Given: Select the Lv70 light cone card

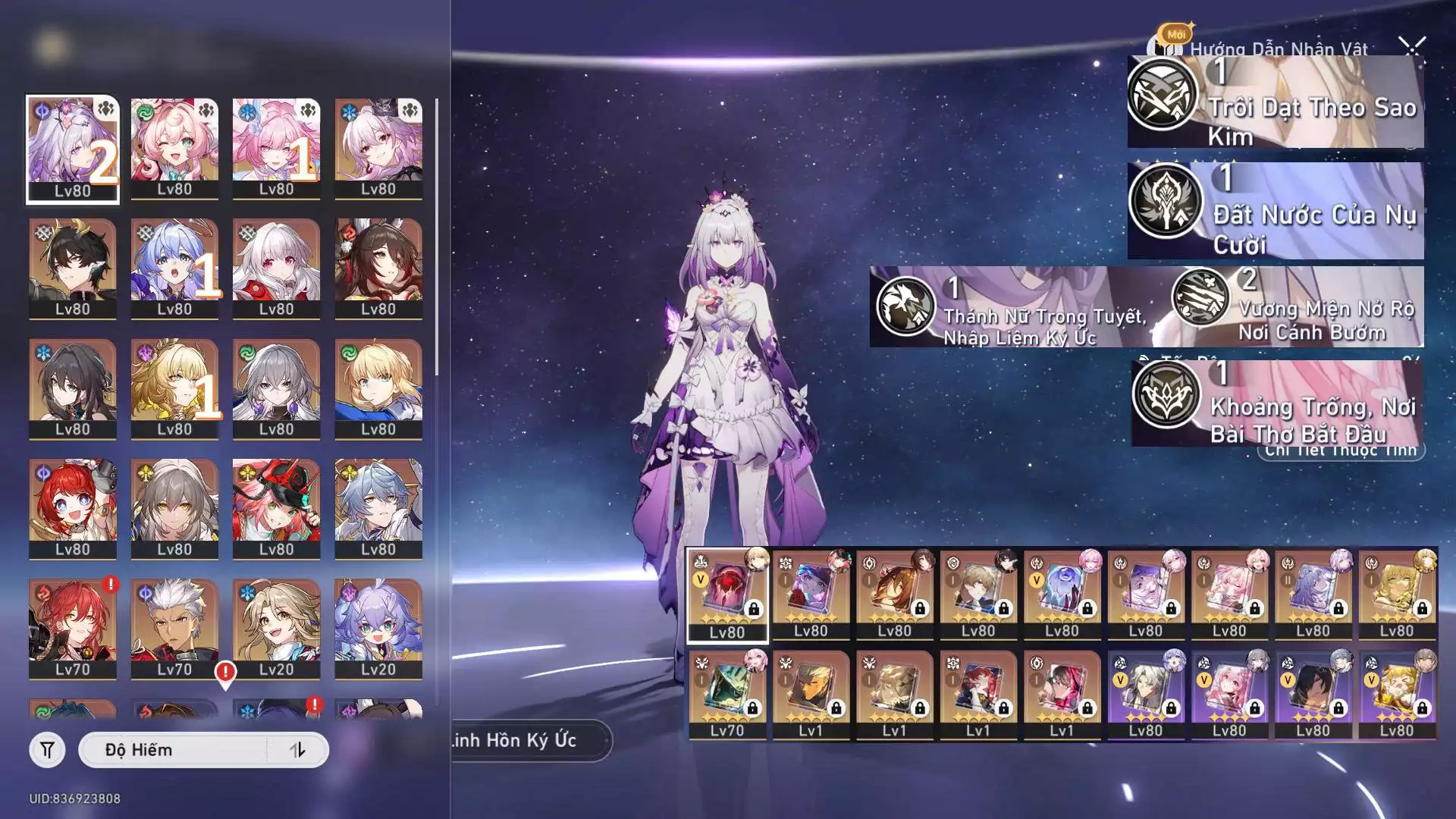Looking at the screenshot, I should [726, 695].
